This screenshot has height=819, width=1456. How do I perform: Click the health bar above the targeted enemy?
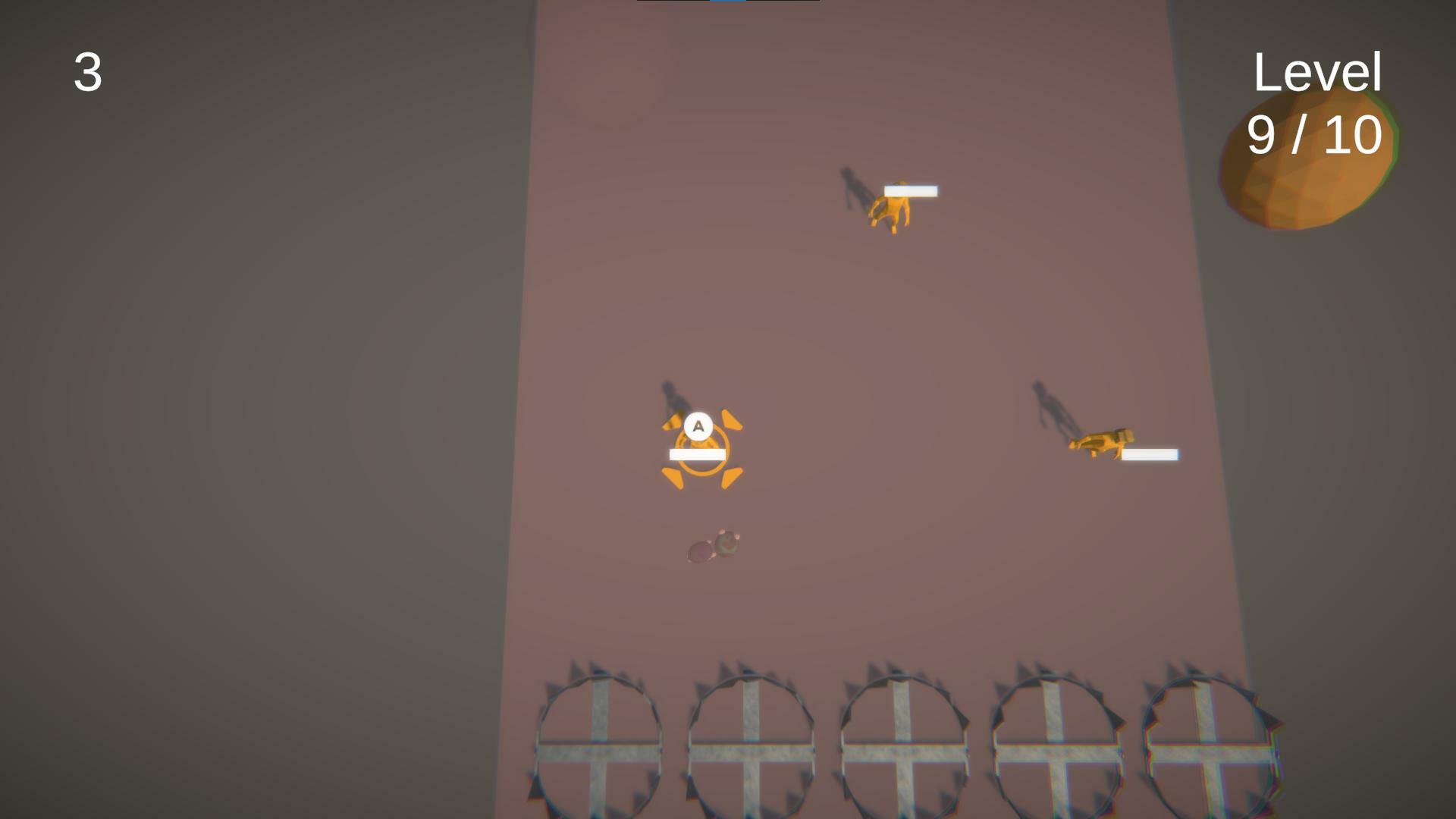point(696,453)
